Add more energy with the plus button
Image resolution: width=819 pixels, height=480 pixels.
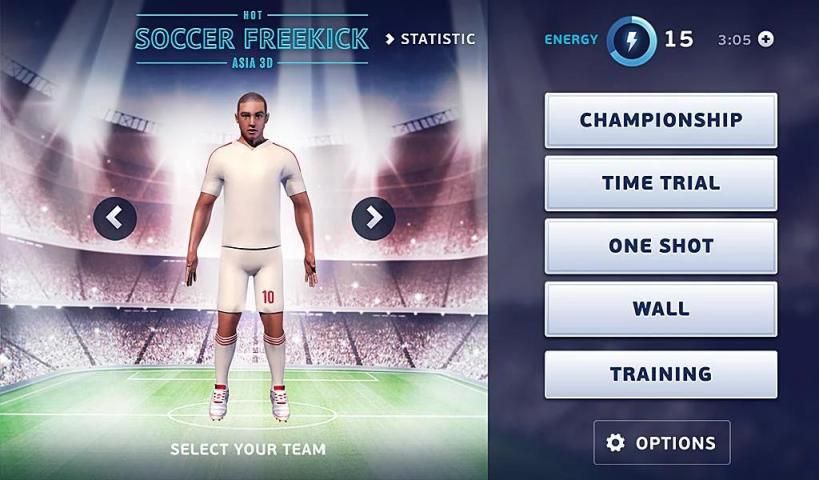click(x=766, y=40)
